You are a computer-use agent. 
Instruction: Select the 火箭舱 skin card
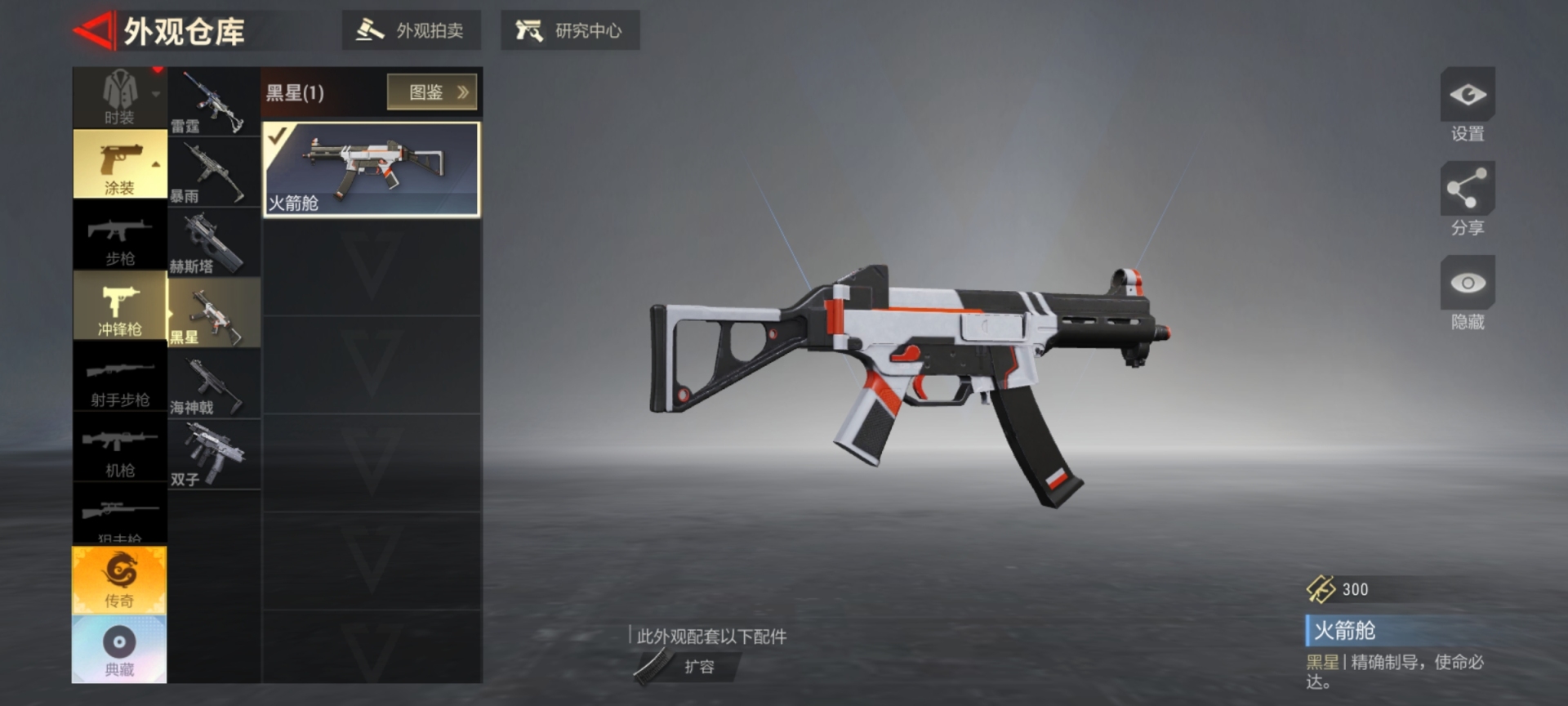point(372,170)
